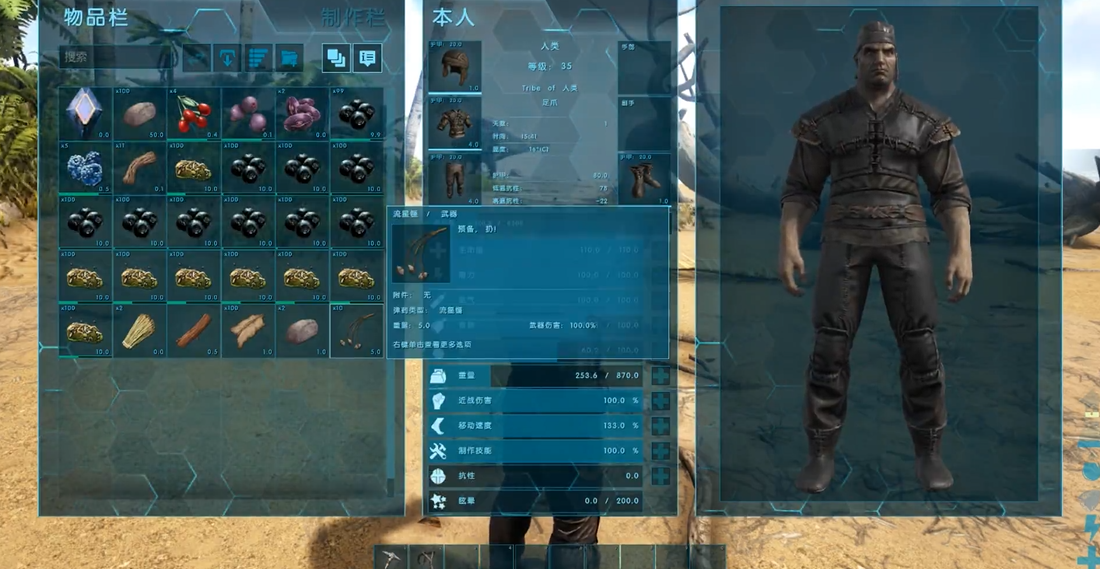Screen dimensions: 1100x569
Task: Click the equipped leather hat slot
Action: 455,68
